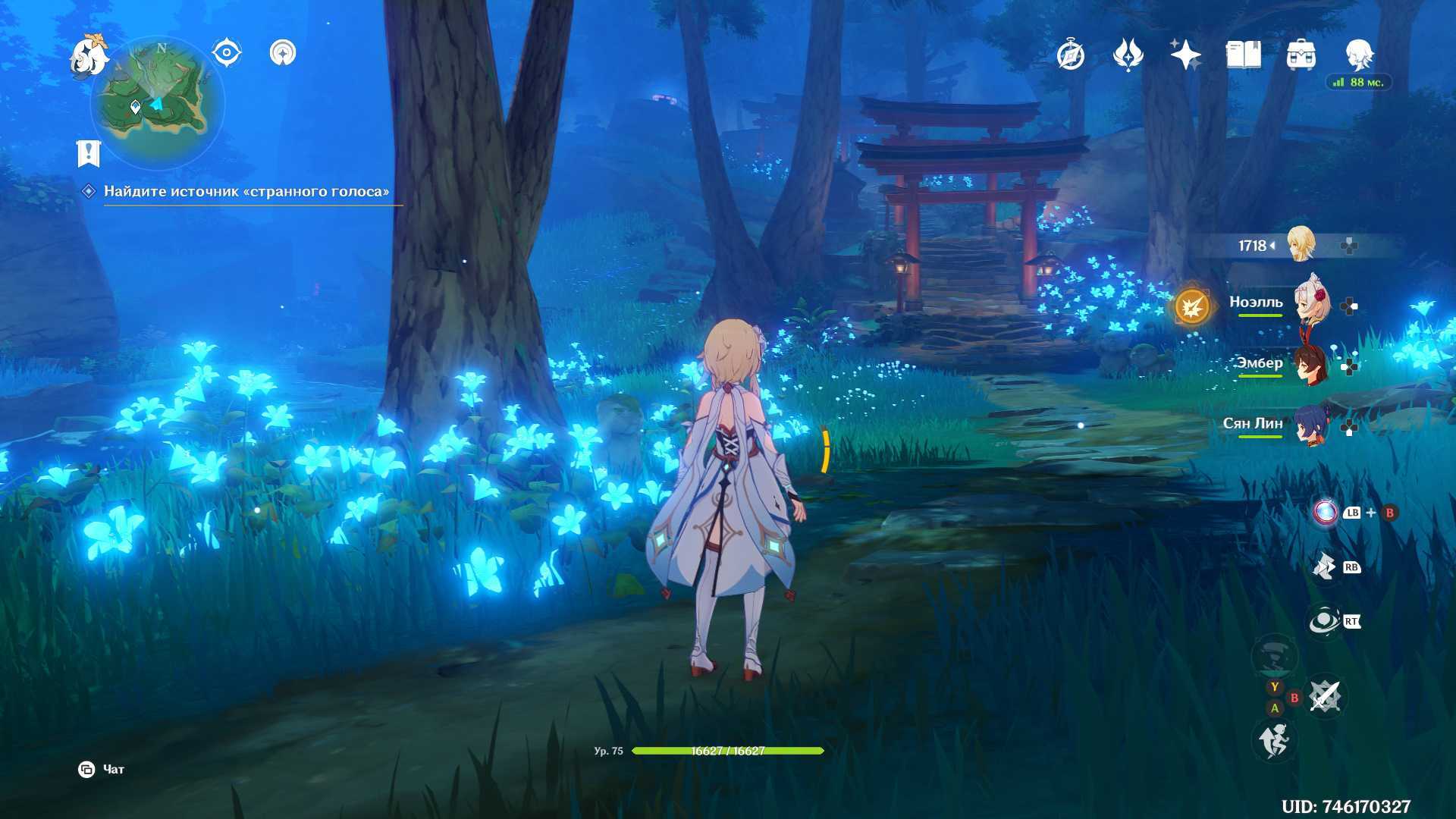
Task: Open the inventory backpack icon
Action: point(1301,55)
